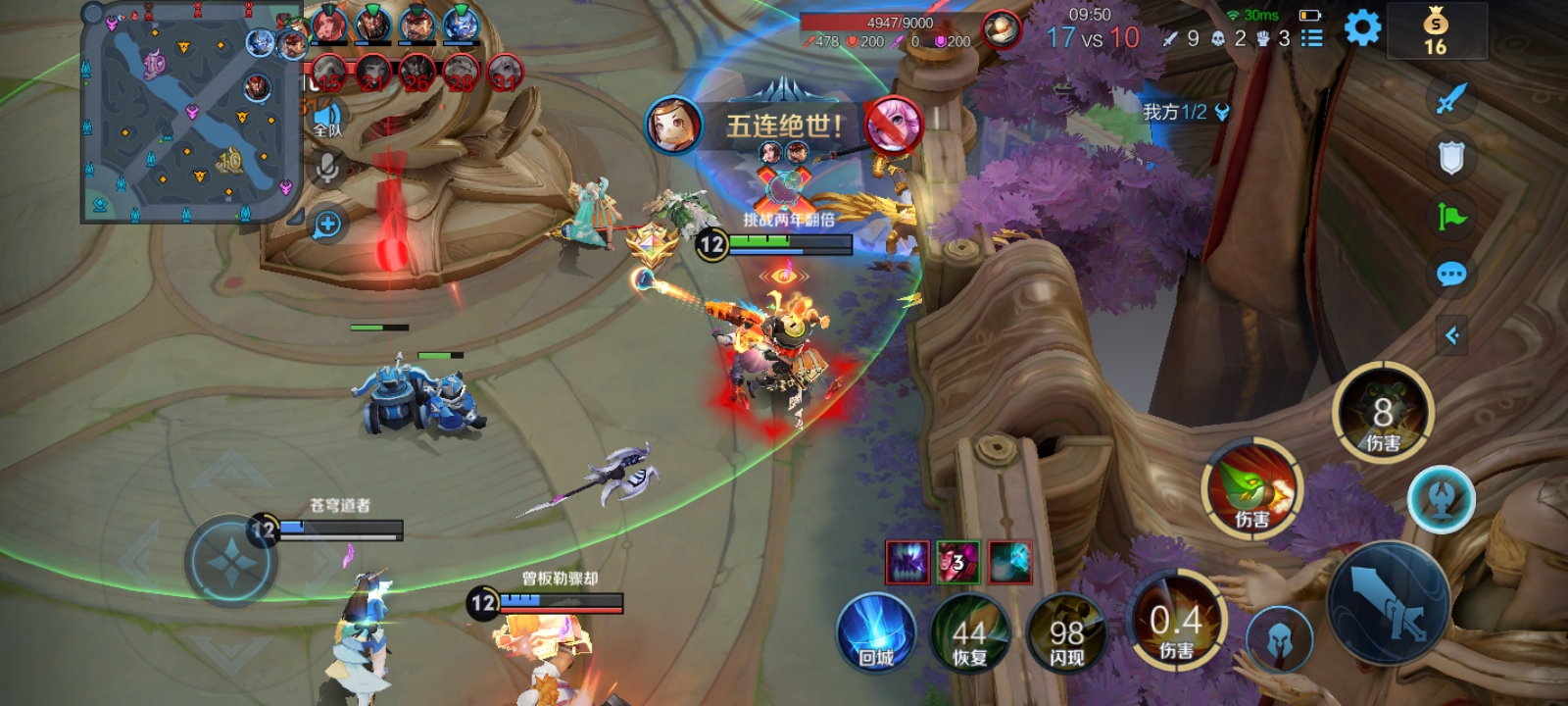The width and height of the screenshot is (1568, 706).
Task: Toggle the microphone button
Action: 327,169
